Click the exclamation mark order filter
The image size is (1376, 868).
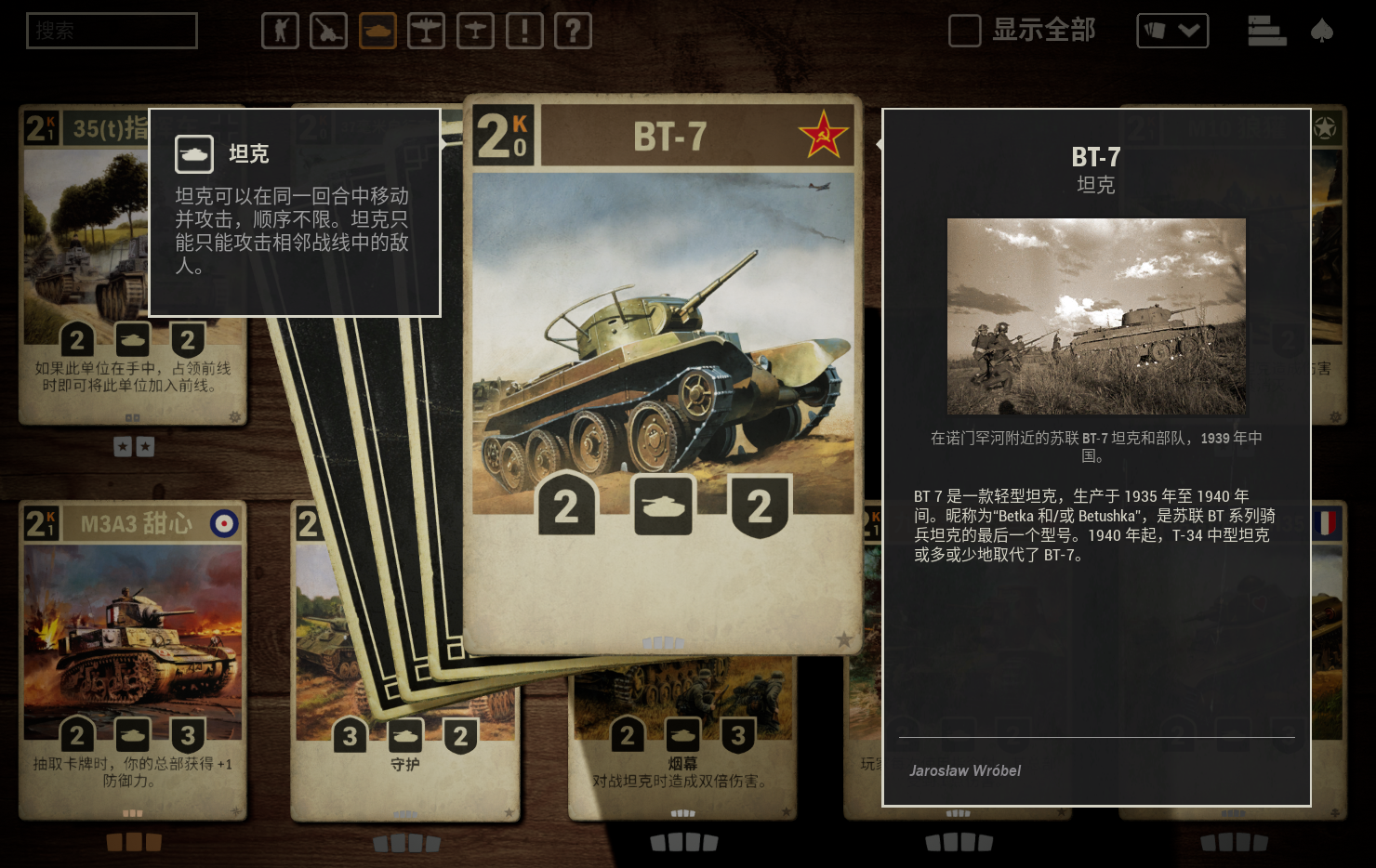[x=525, y=31]
